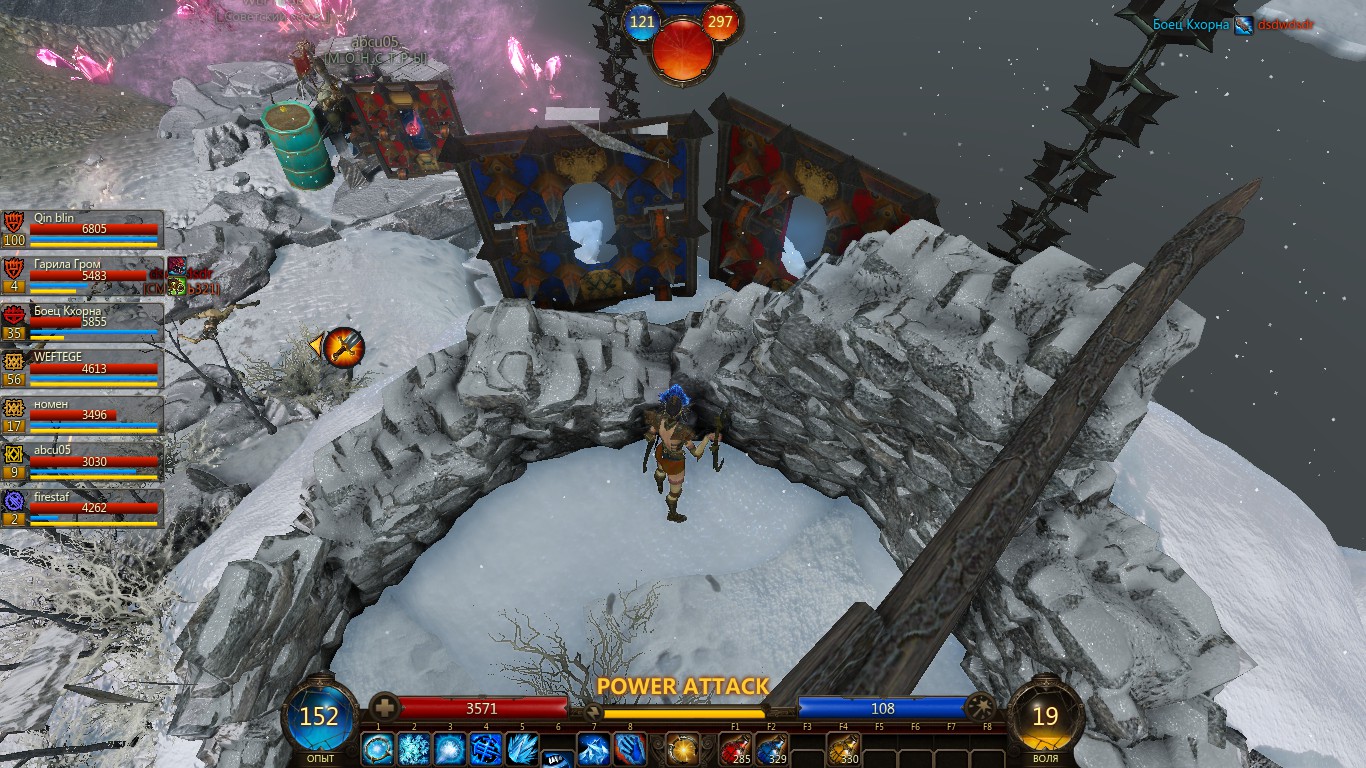Trigger the golden orb ability beside slot 8
This screenshot has width=1366, height=768.
click(683, 748)
